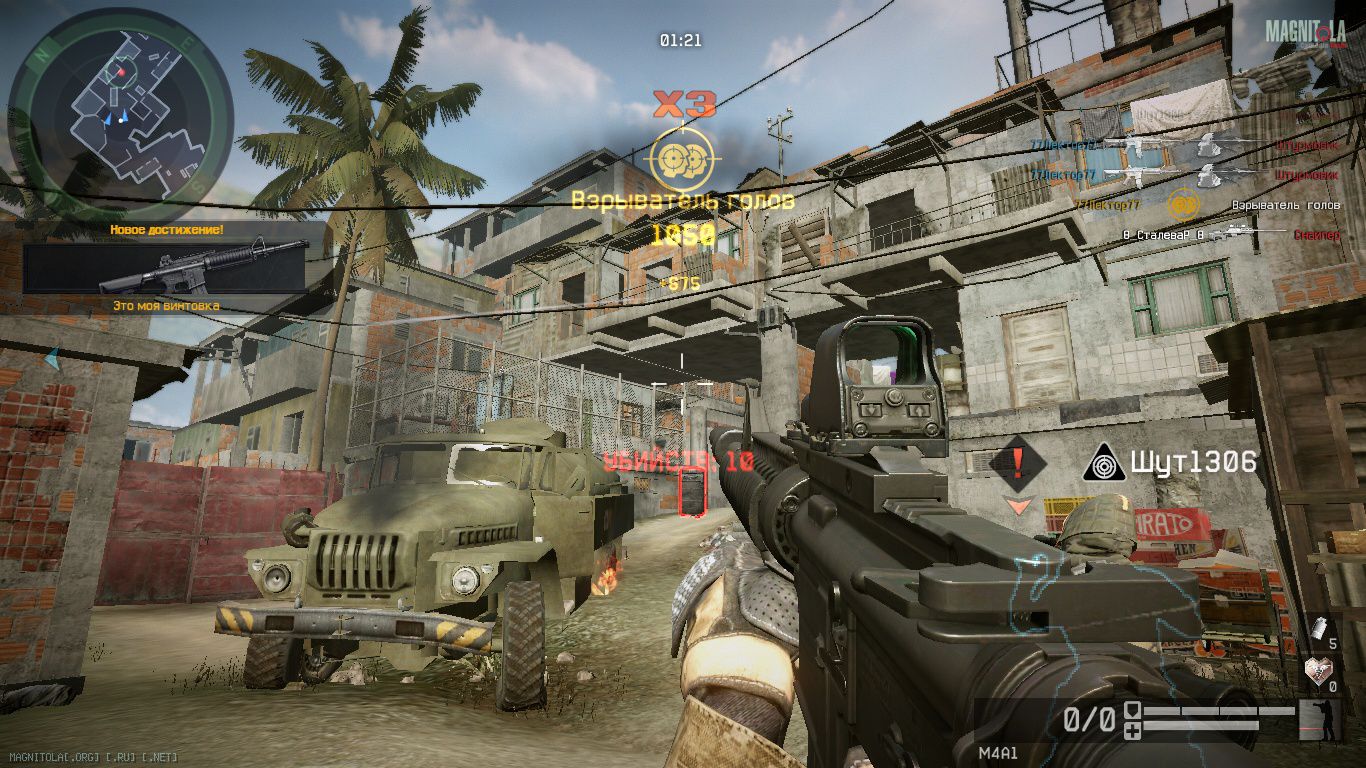Click the M4A1 weapon label
Viewport: 1366px width, 768px height.
pyautogui.click(x=998, y=753)
